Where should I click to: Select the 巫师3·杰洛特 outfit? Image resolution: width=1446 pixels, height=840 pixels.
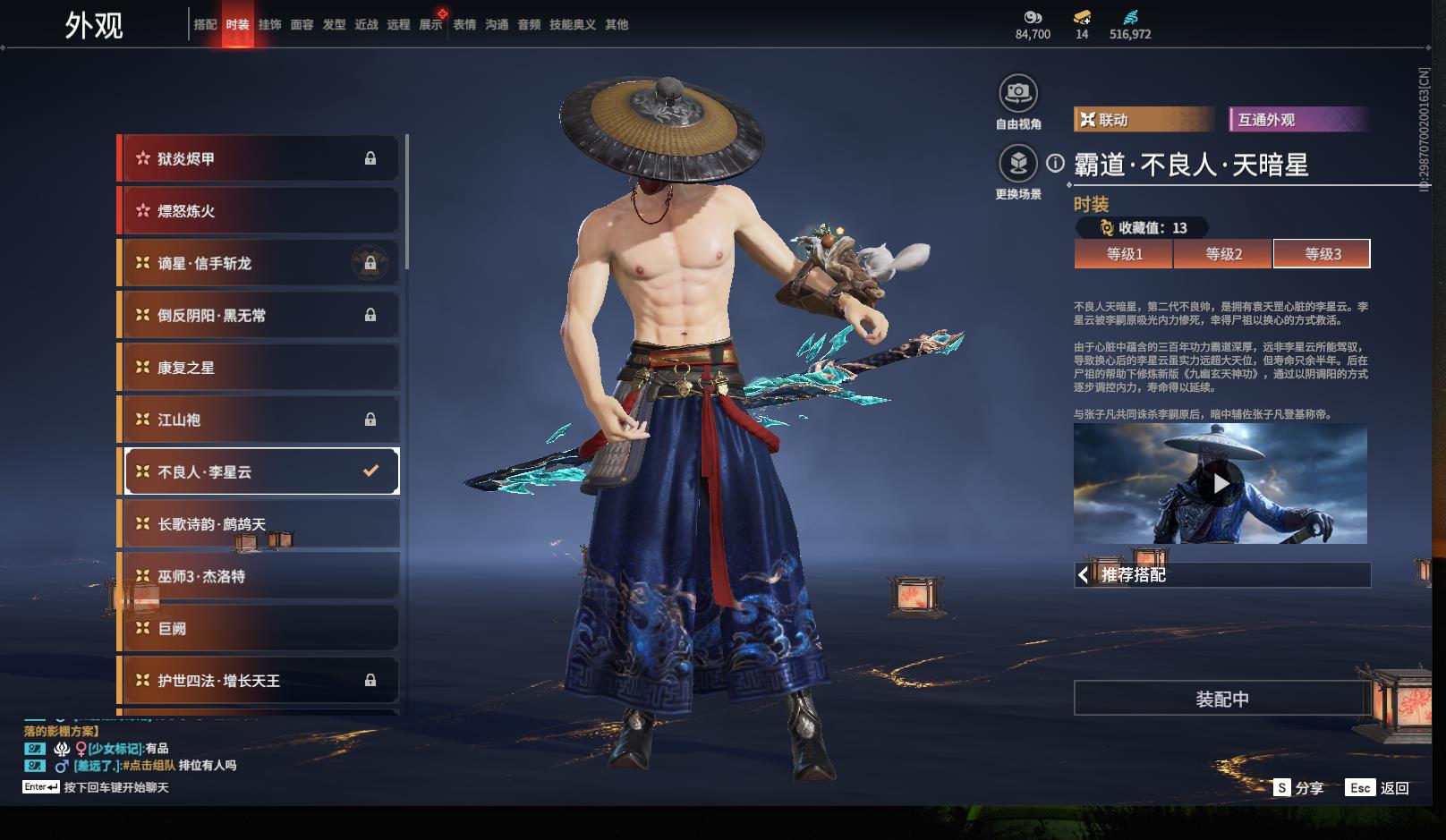(259, 577)
